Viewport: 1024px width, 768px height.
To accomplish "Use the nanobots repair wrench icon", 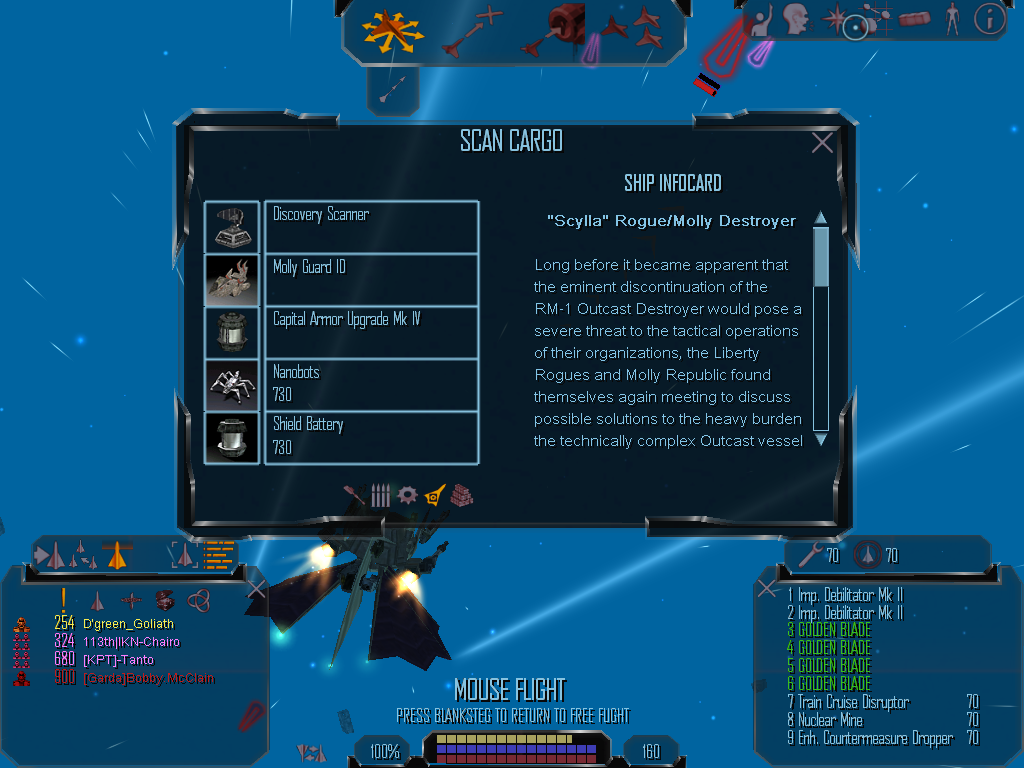I will tap(808, 555).
